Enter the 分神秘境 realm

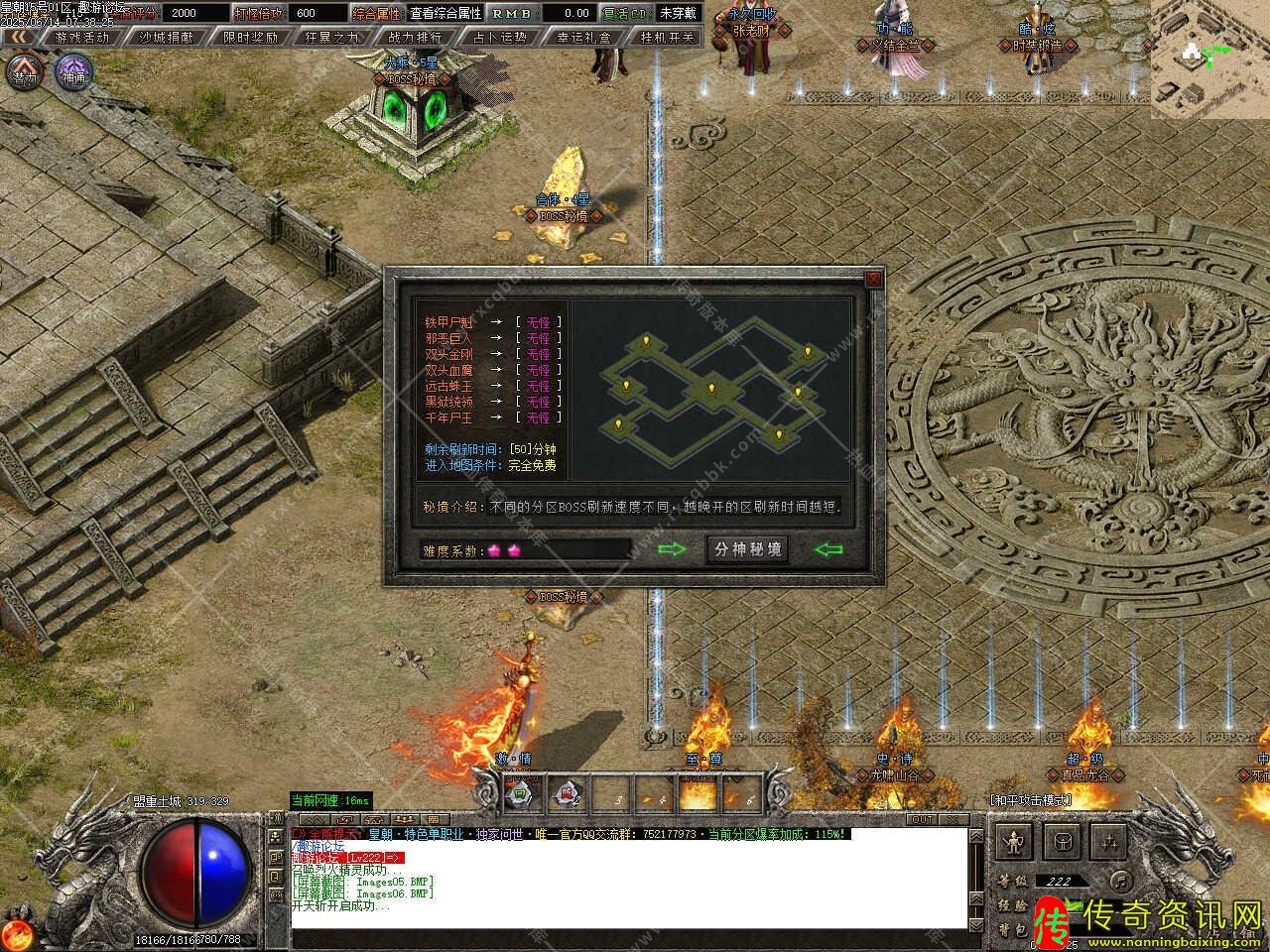[748, 549]
